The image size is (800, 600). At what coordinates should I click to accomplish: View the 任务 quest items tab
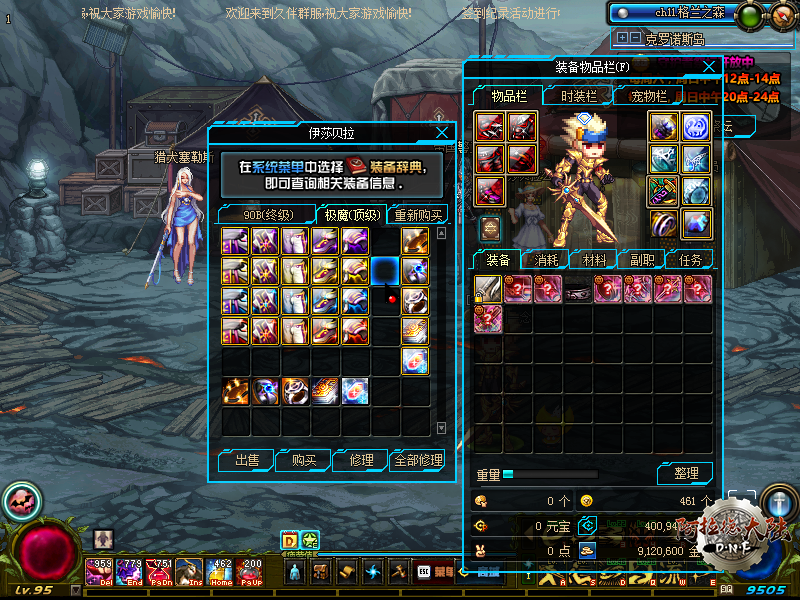(x=690, y=260)
